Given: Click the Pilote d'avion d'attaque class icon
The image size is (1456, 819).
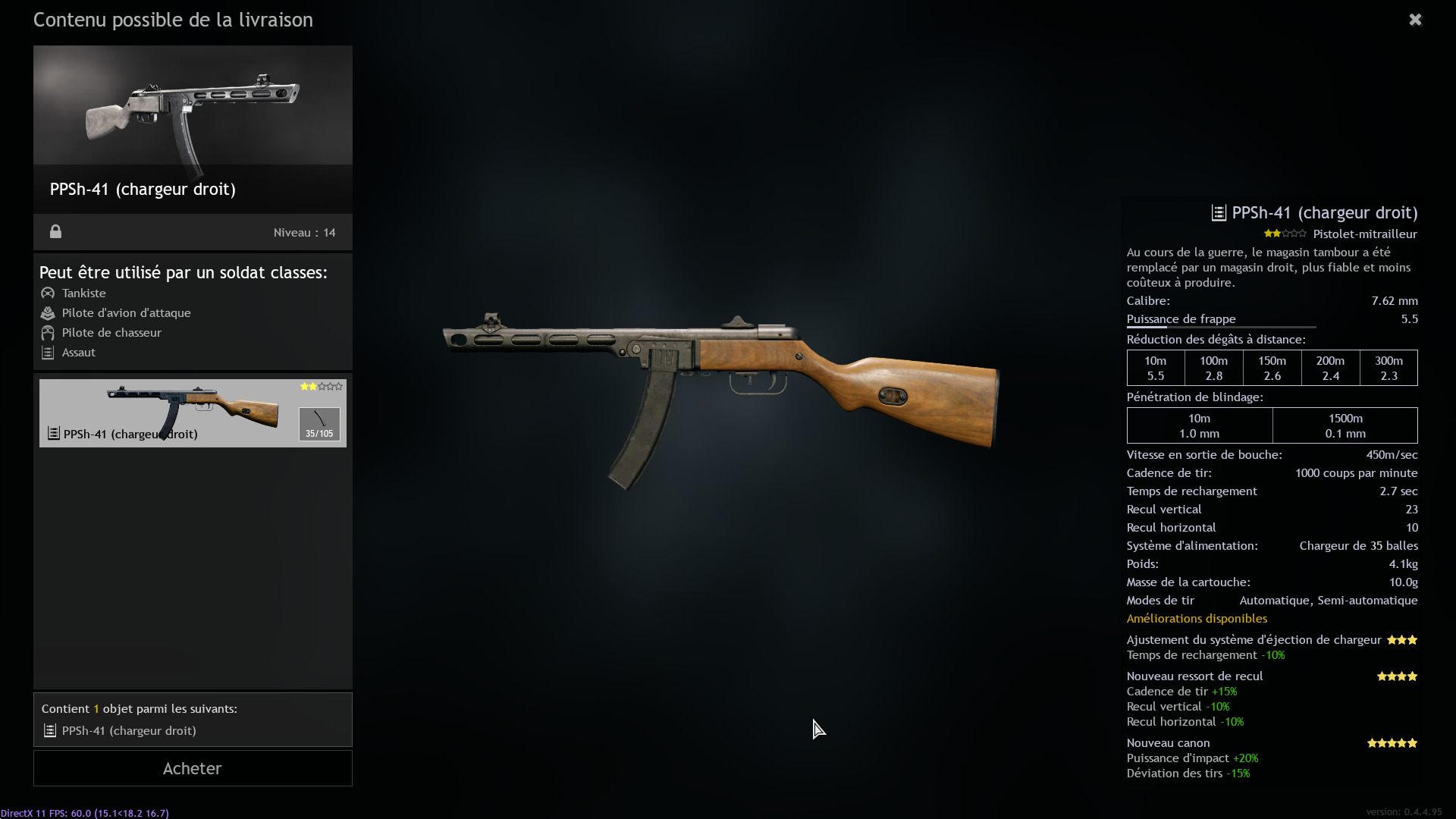Looking at the screenshot, I should tap(48, 312).
